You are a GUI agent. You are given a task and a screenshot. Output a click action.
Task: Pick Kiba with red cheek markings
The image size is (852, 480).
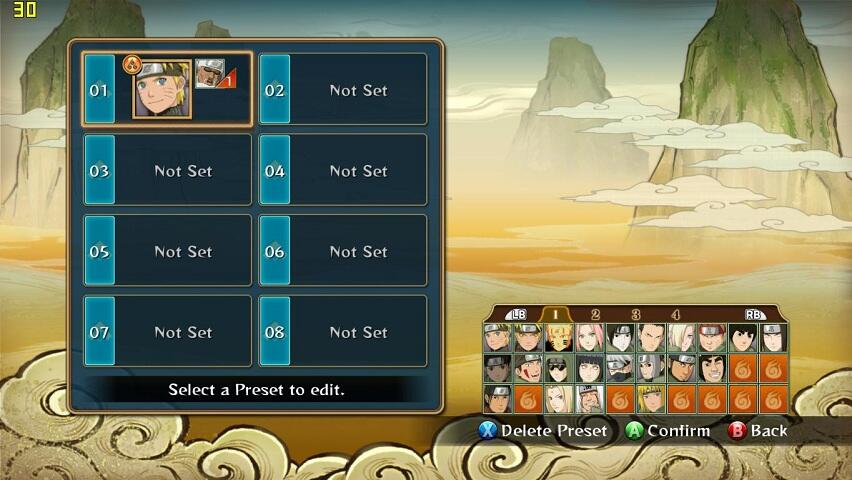528,369
